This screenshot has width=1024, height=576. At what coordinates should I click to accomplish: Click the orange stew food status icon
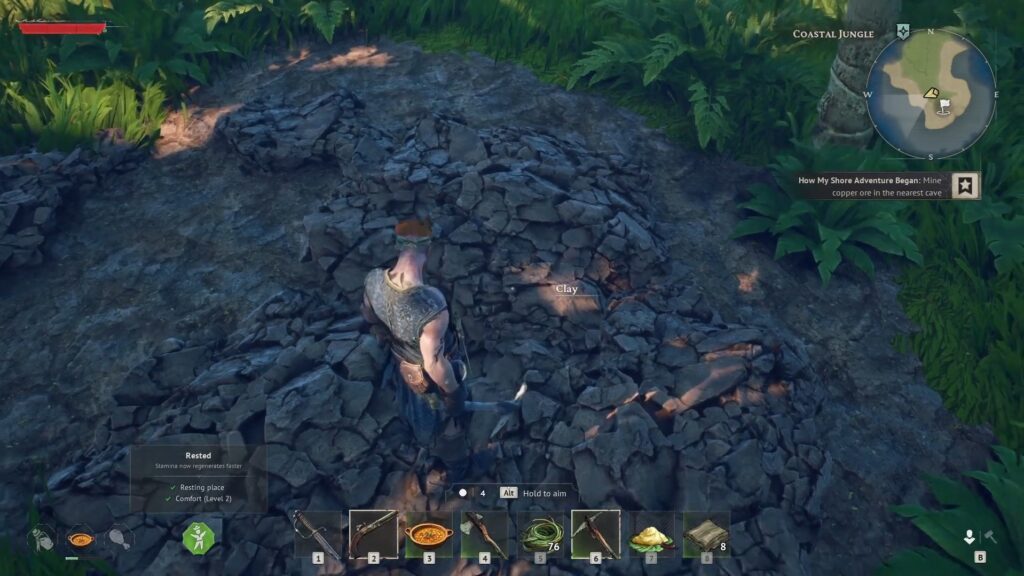80,538
